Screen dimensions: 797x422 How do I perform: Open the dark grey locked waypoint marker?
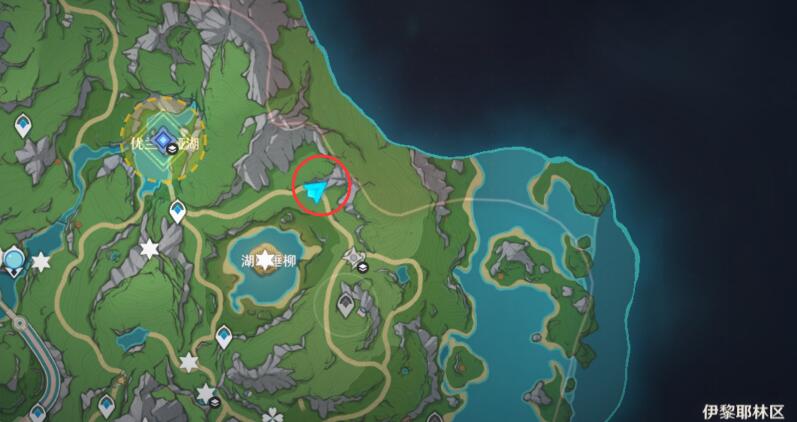click(x=346, y=300)
